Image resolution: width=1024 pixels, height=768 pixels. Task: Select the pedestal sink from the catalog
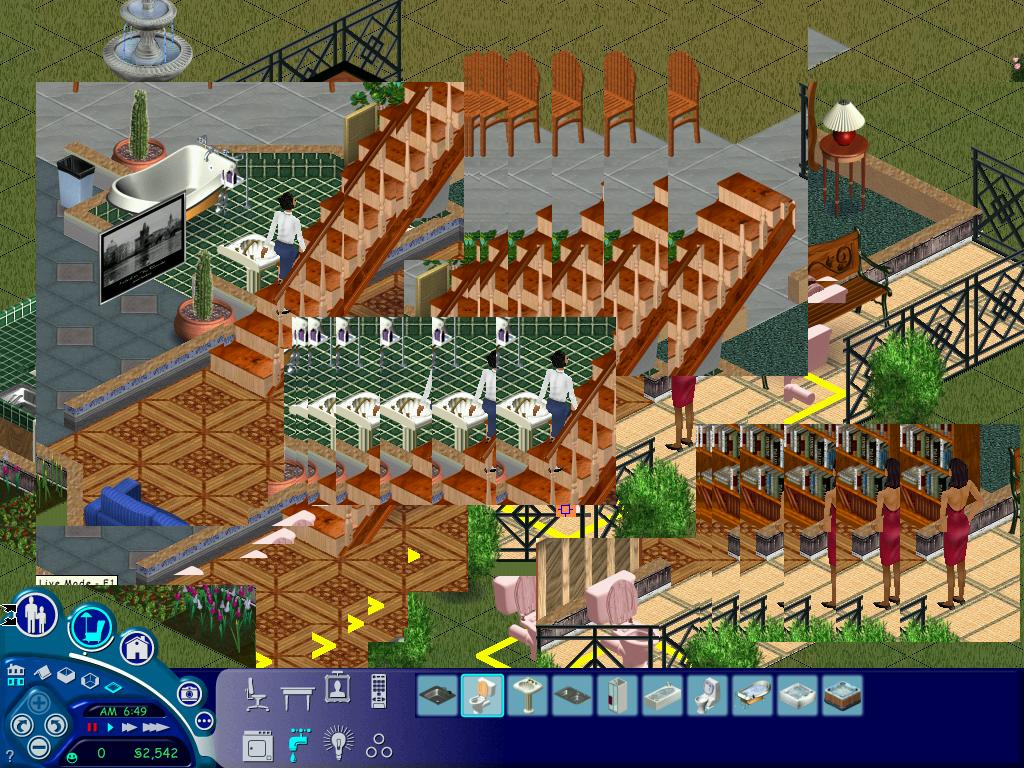pos(527,695)
